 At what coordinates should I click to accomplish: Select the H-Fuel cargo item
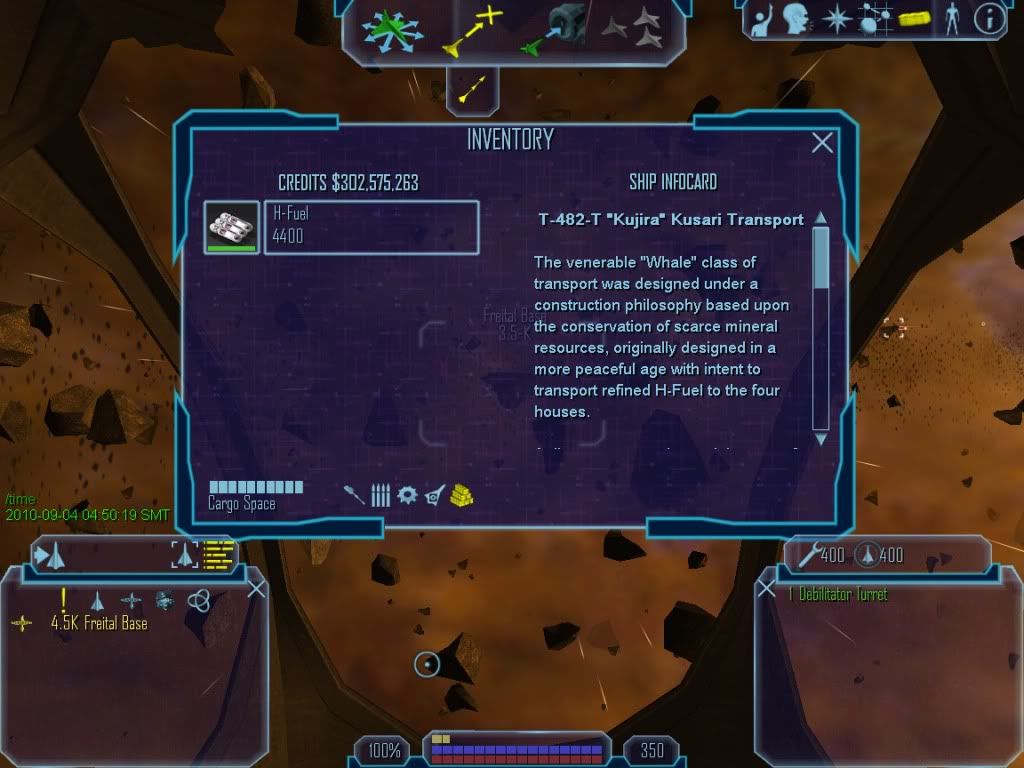coord(370,227)
